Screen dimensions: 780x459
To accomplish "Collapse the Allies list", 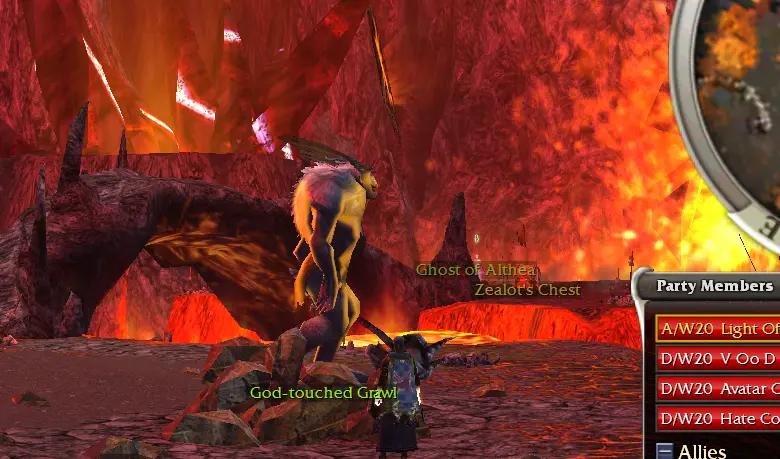I will coord(665,451).
